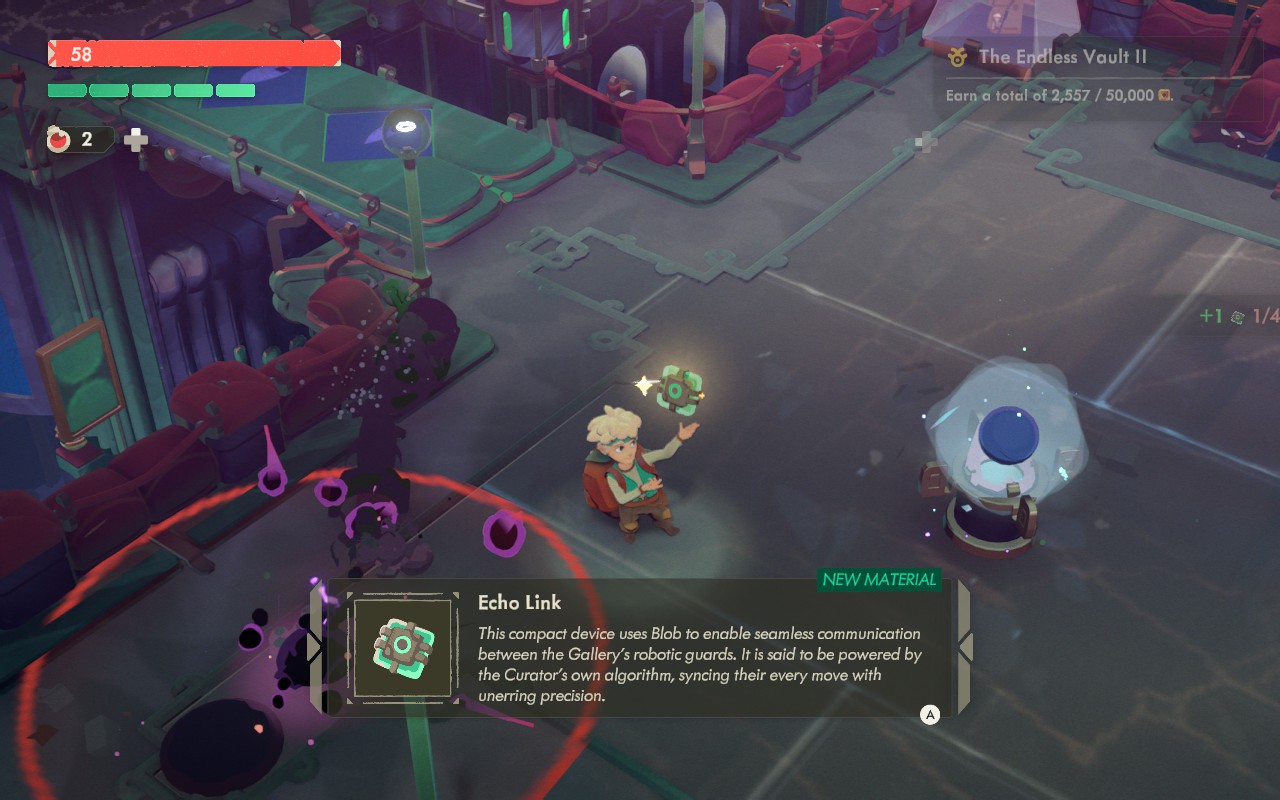Open The Endless Vault II objective tracker
The width and height of the screenshot is (1280, 800).
pos(1060,57)
